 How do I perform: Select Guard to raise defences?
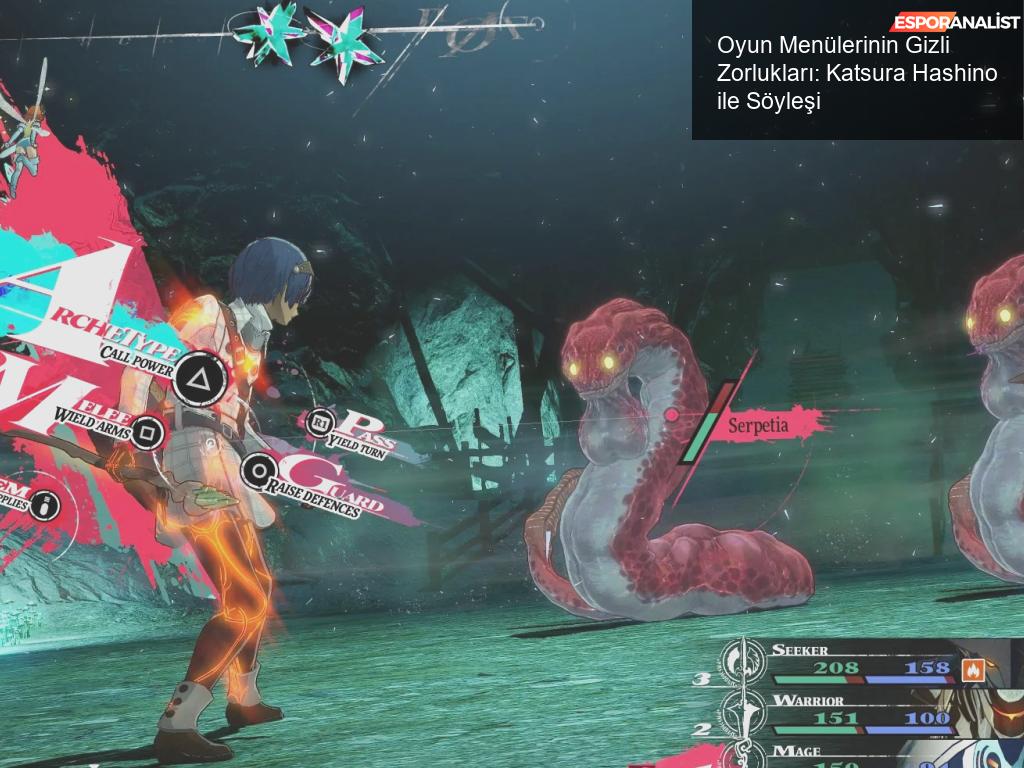coord(260,469)
